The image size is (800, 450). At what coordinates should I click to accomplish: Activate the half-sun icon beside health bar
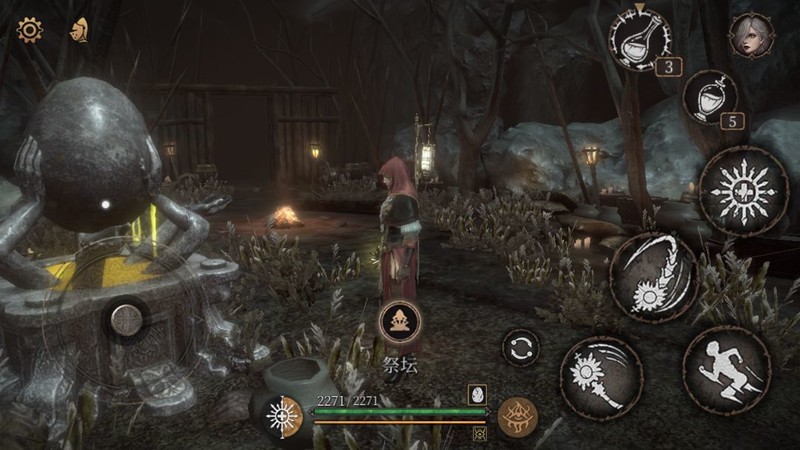point(283,416)
